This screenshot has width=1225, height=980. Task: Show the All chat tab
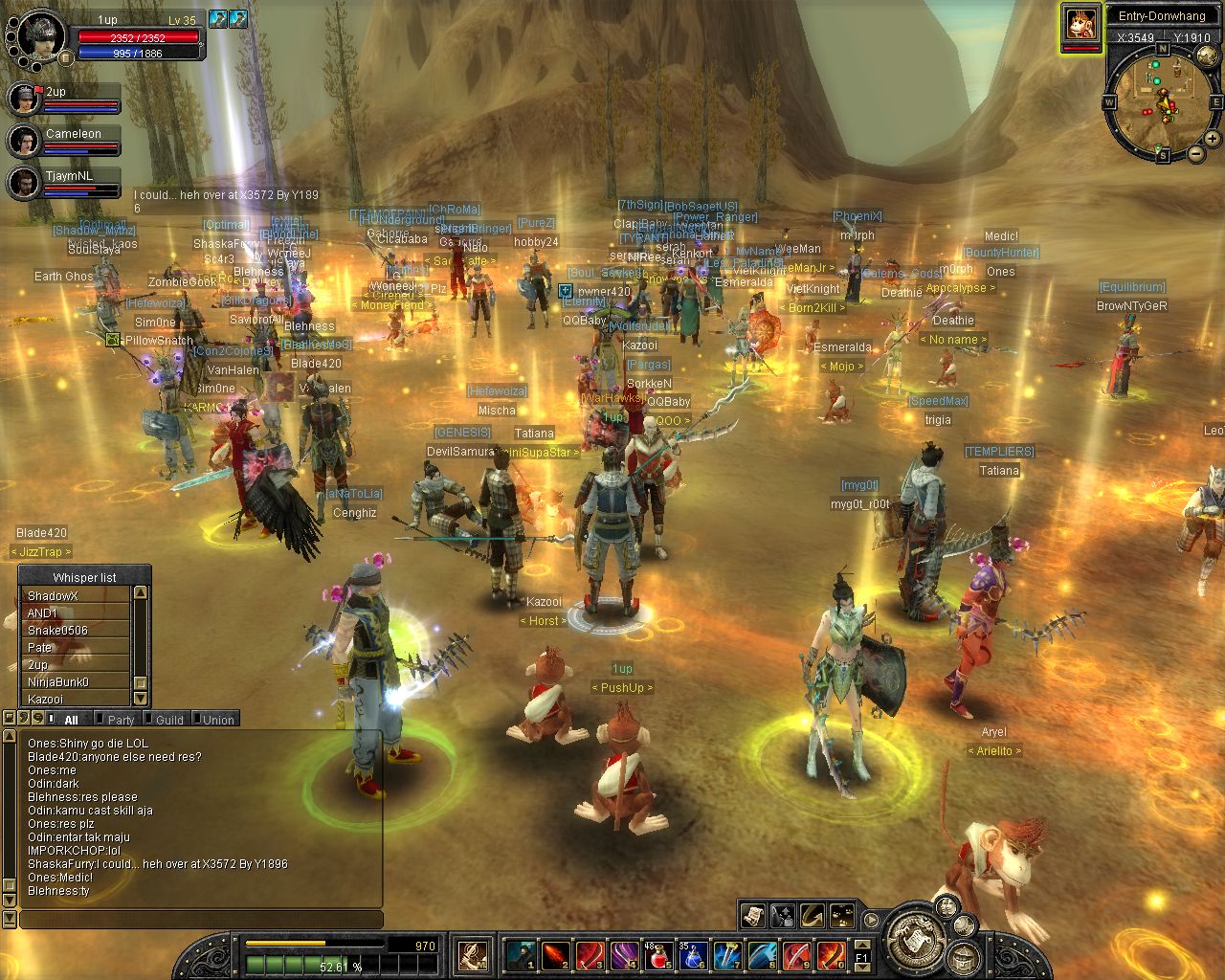pos(71,720)
